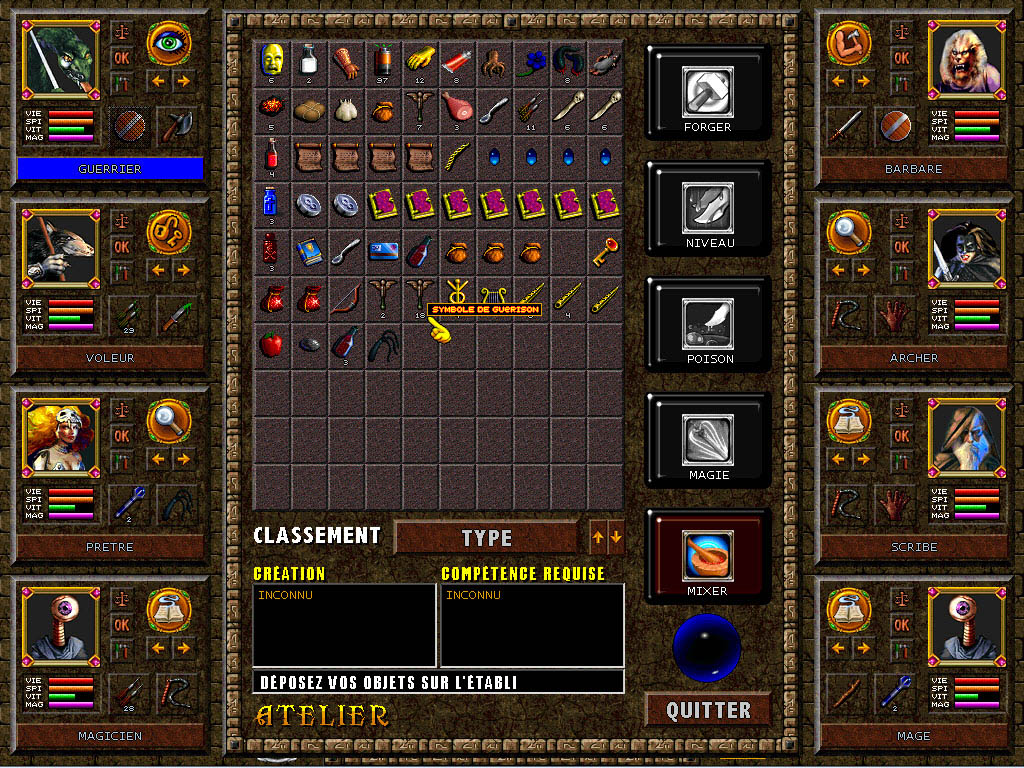Select the golden harp item
This screenshot has width=1024, height=768.
point(493,296)
